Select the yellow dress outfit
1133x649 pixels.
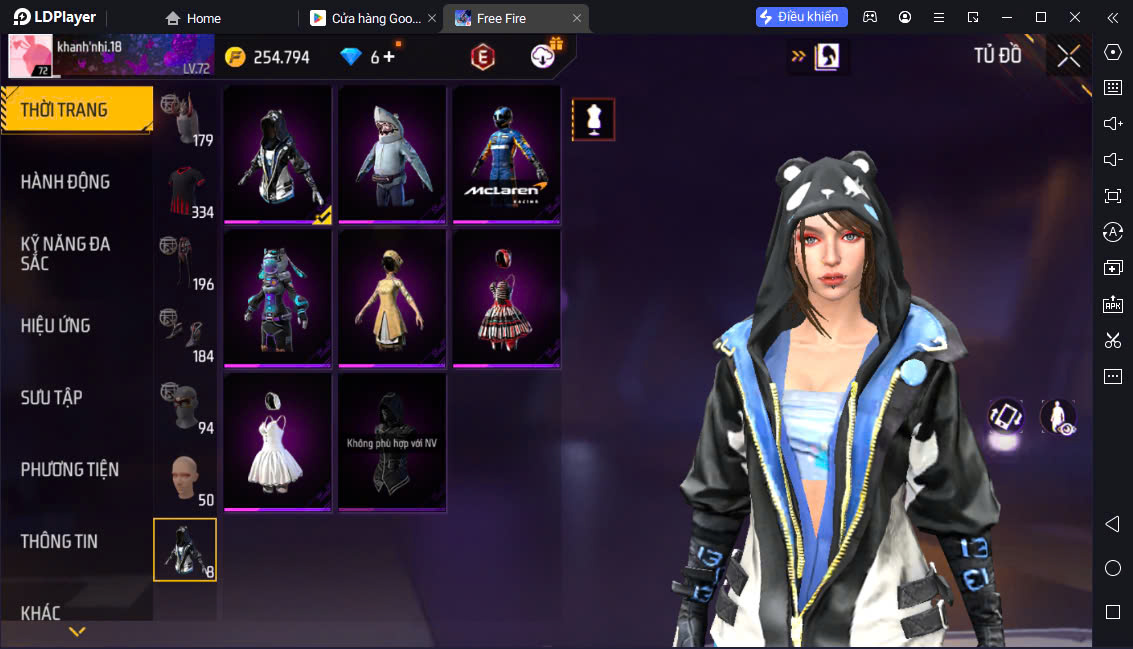392,298
